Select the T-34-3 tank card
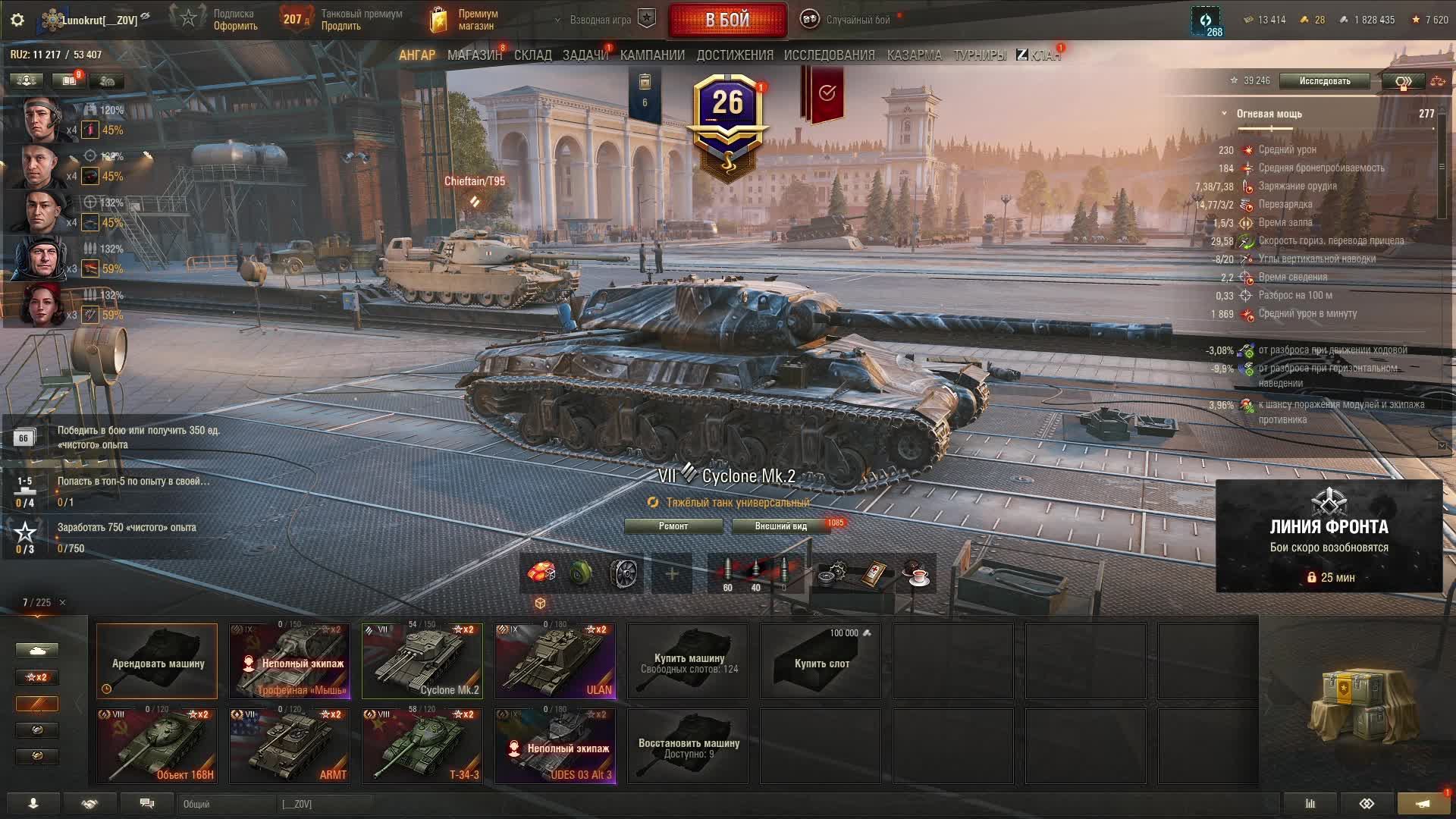 [422, 745]
